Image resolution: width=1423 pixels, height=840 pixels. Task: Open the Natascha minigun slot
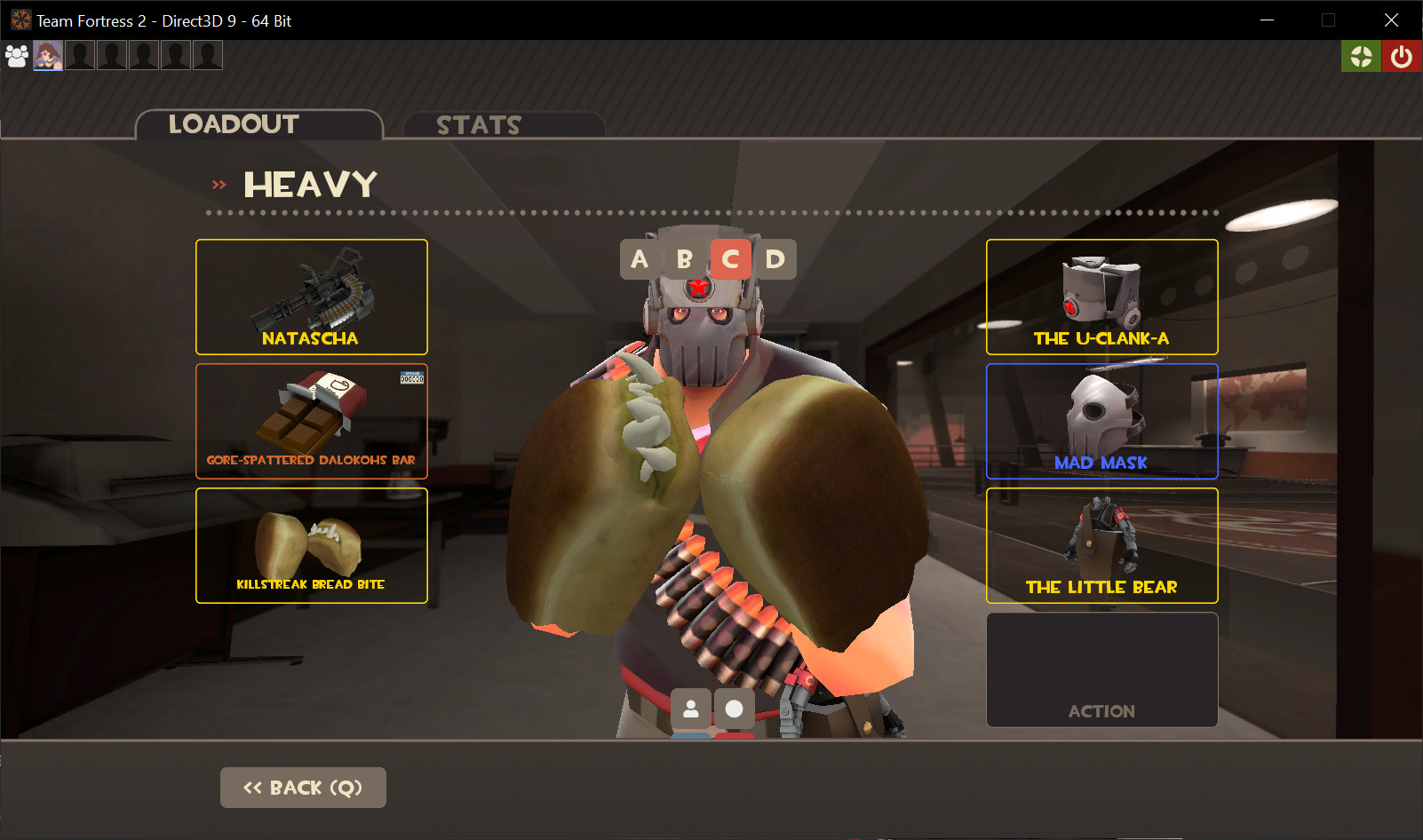click(x=311, y=297)
